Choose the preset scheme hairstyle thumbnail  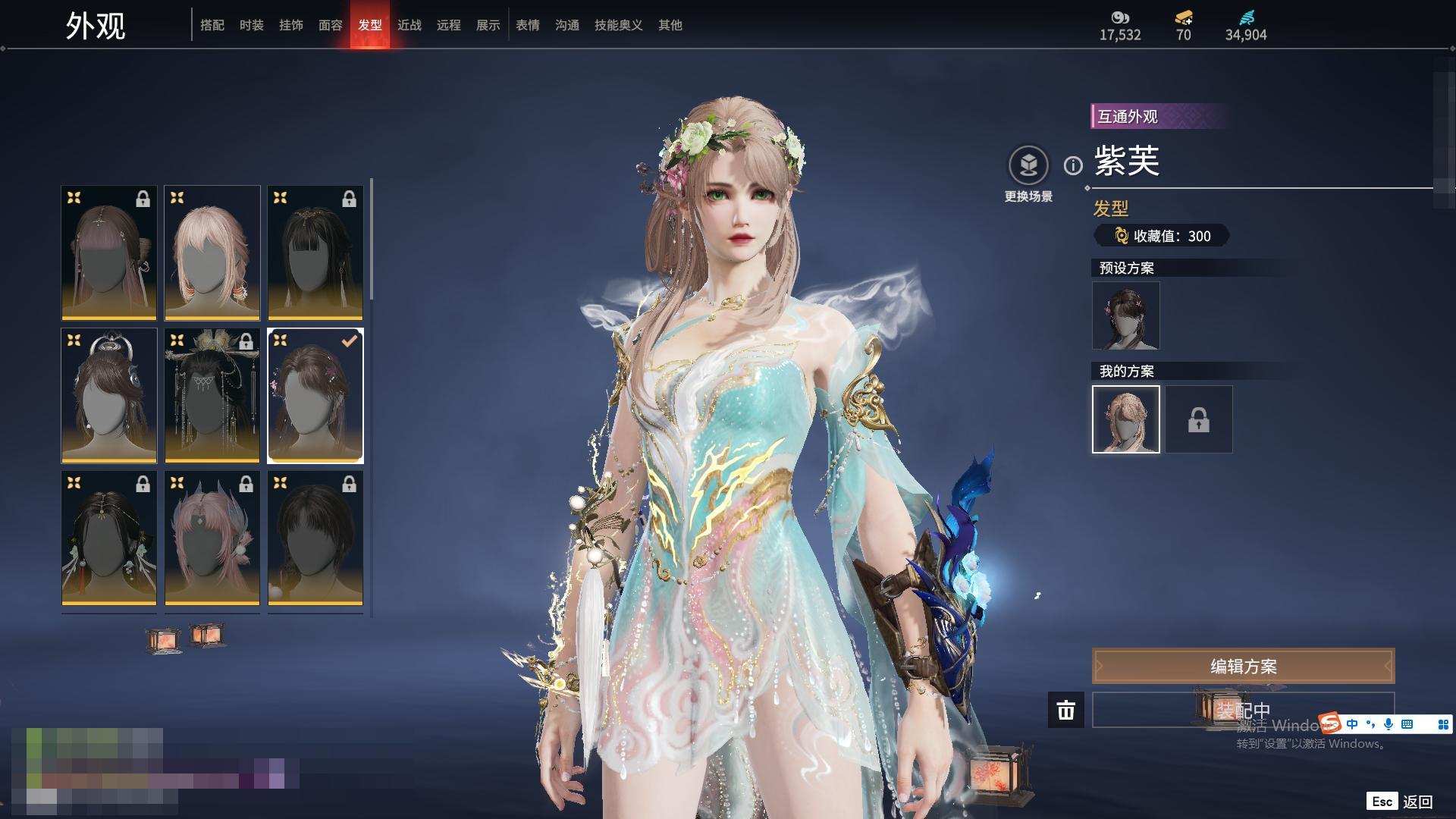1126,315
